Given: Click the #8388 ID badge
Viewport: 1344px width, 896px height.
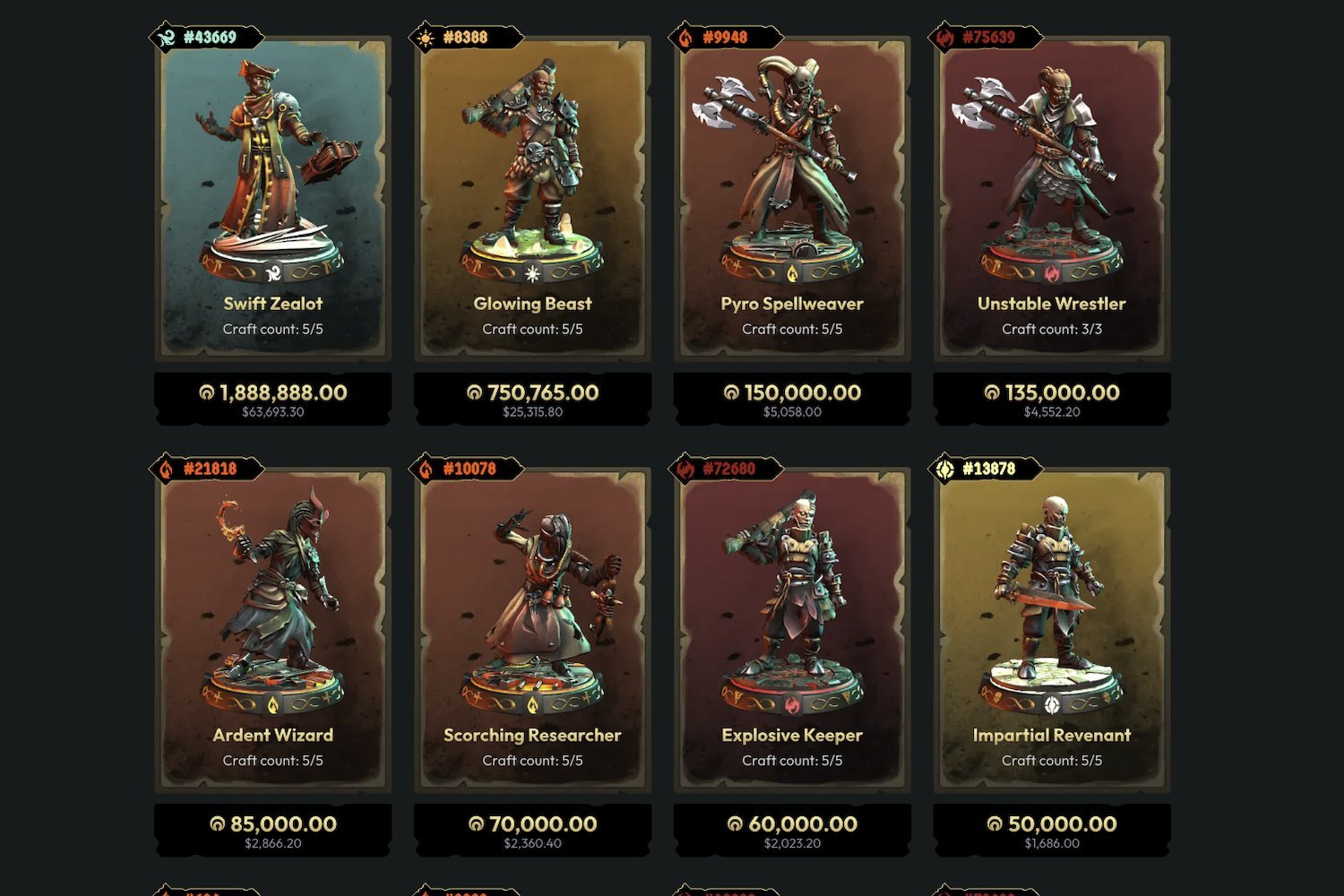Looking at the screenshot, I should 464,38.
